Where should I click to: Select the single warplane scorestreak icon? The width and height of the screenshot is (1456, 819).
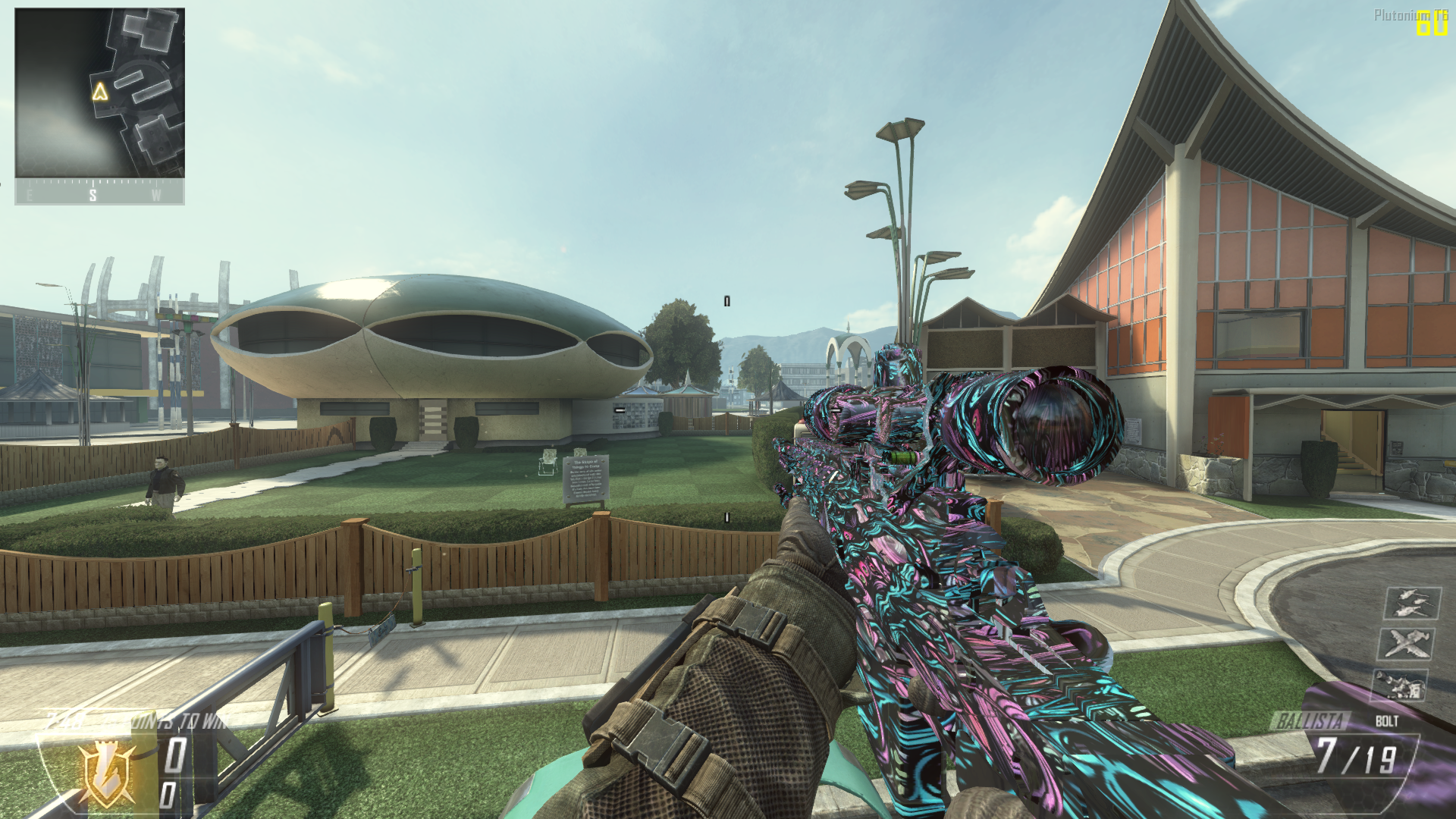pos(1407,644)
